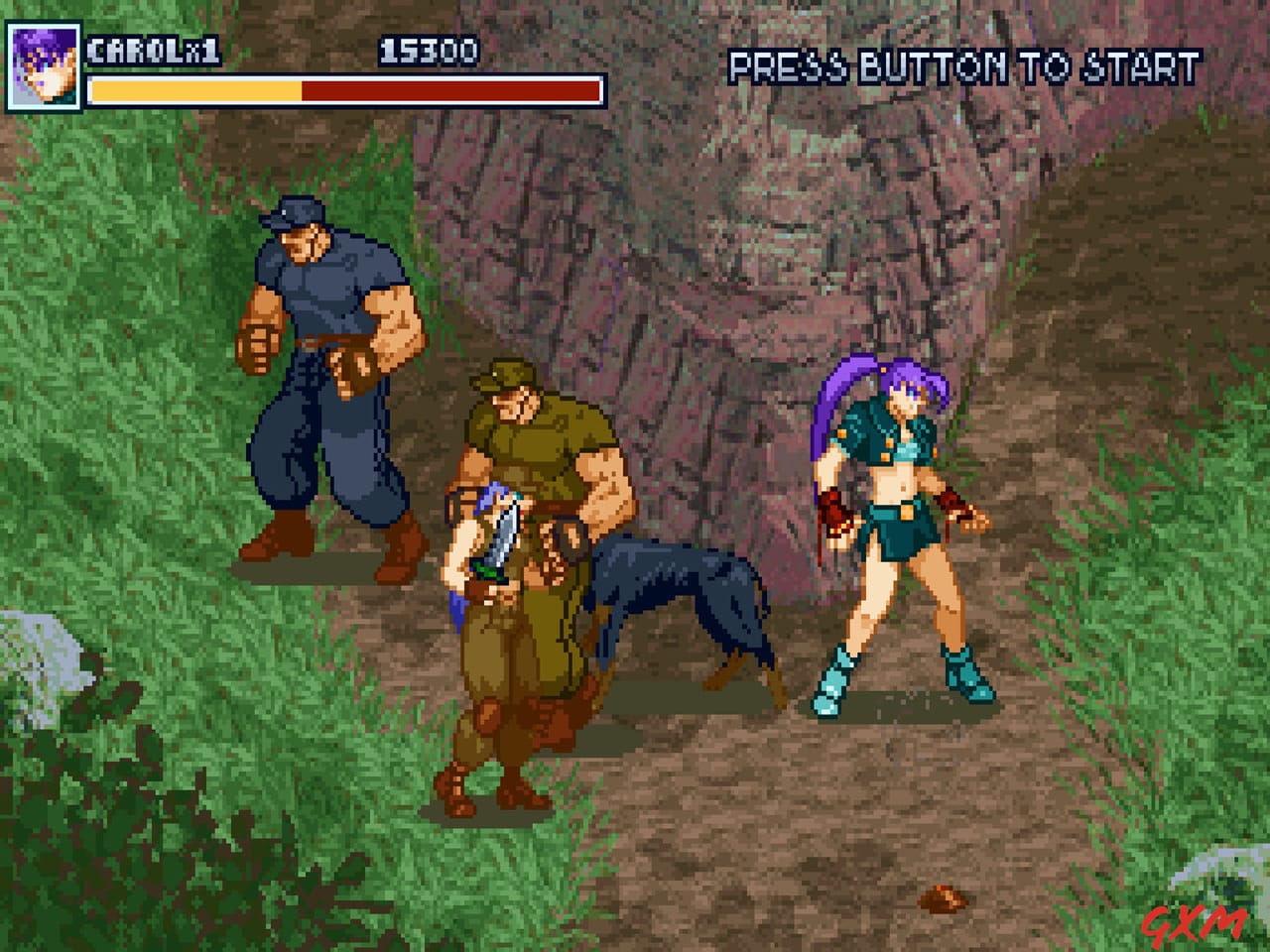Click the blue-uniformed soldier enemy
Image resolution: width=1270 pixels, height=952 pixels.
327,377
